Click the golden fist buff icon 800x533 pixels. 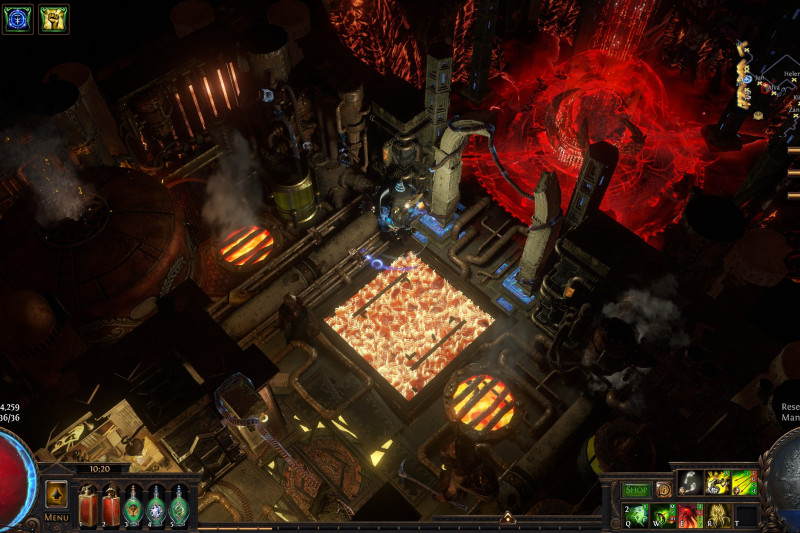[x=53, y=19]
